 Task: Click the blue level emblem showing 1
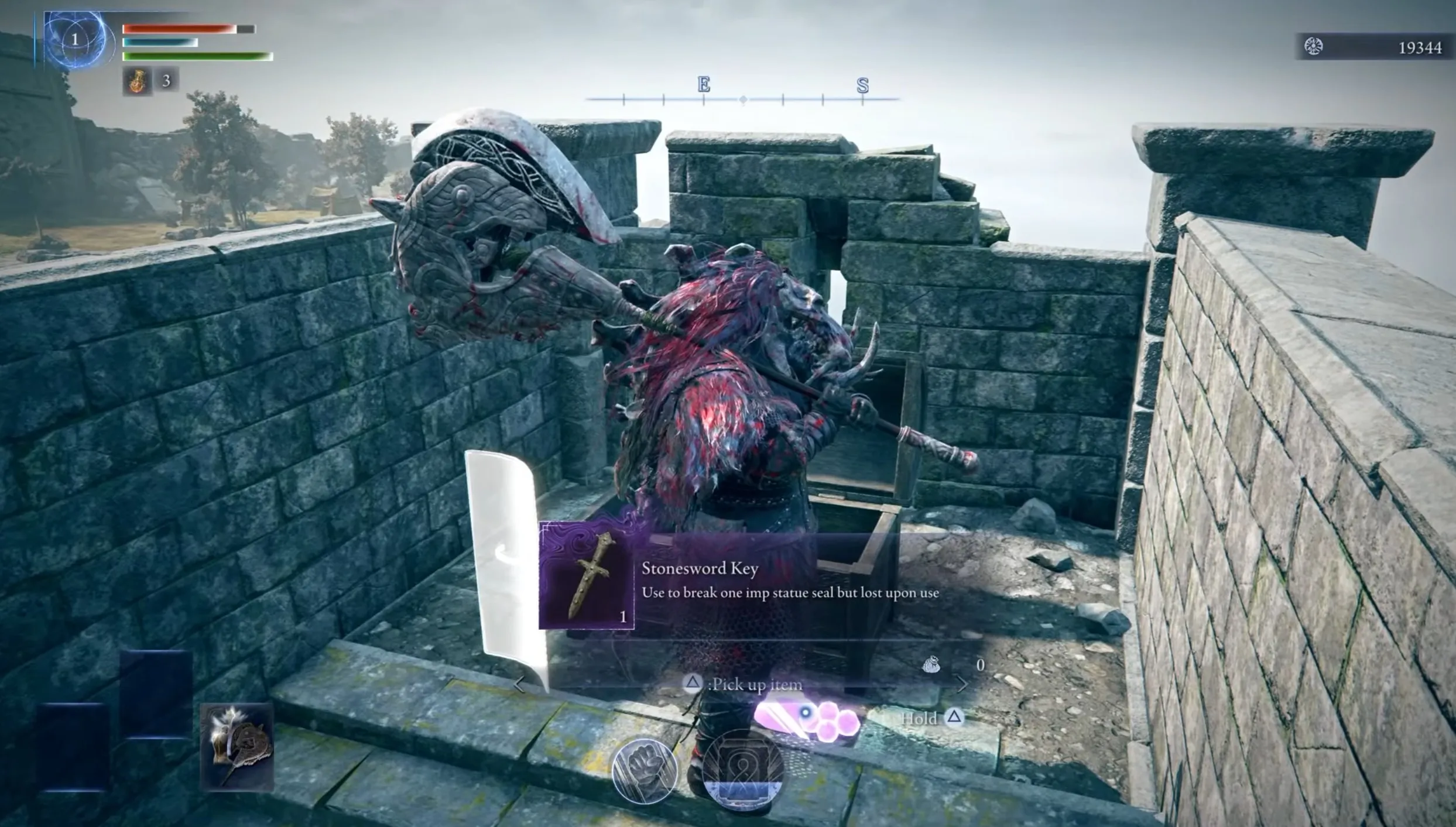(76, 39)
